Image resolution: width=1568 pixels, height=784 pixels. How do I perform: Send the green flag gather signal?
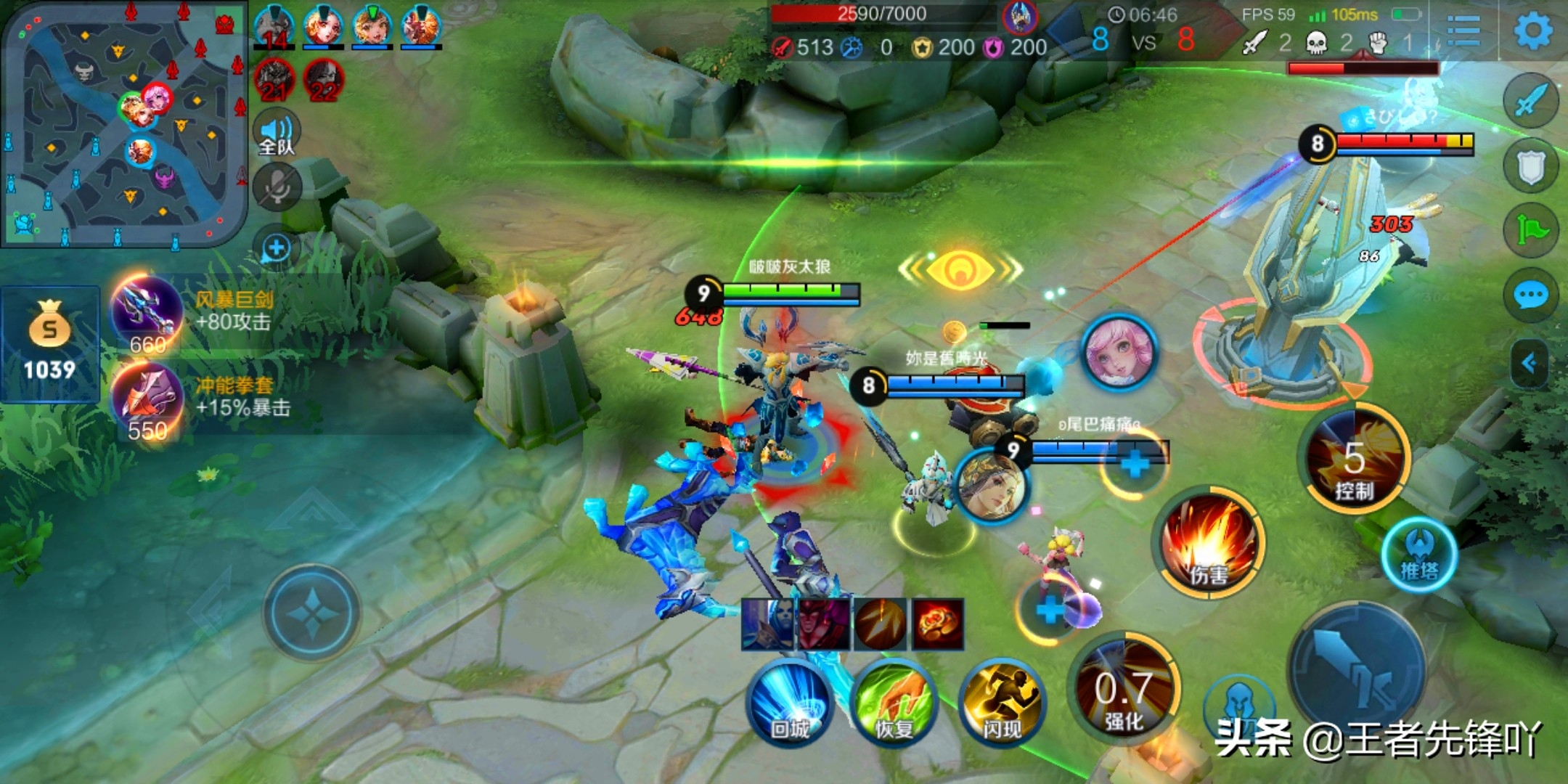[1531, 231]
